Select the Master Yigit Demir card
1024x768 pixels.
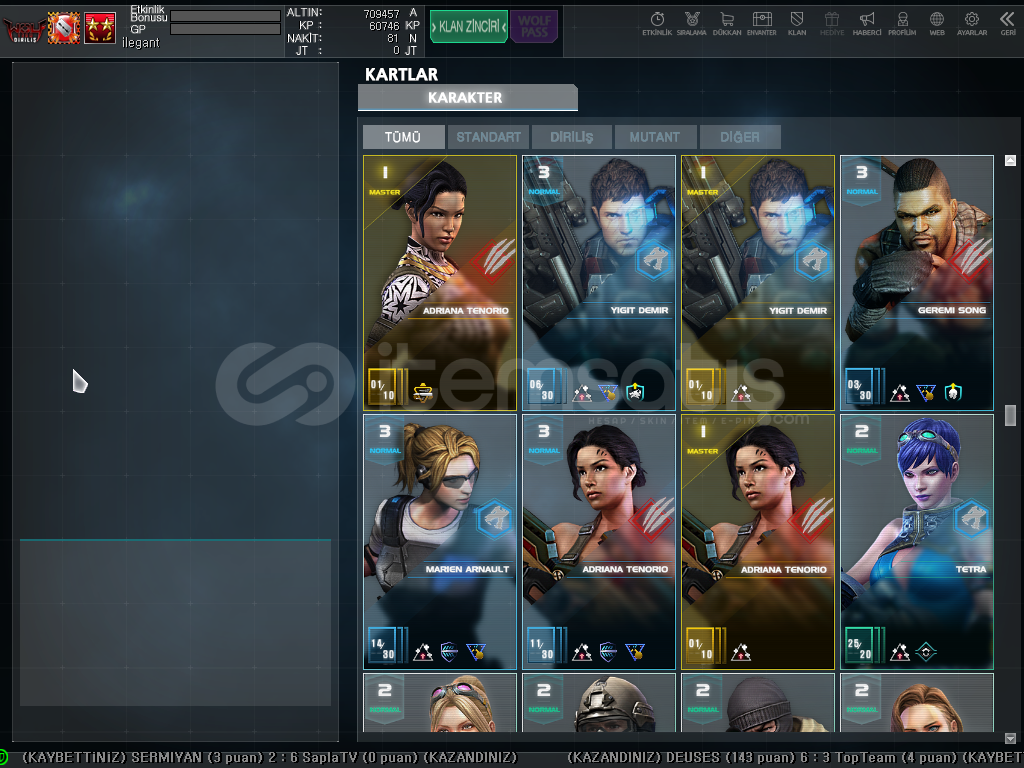(x=758, y=282)
